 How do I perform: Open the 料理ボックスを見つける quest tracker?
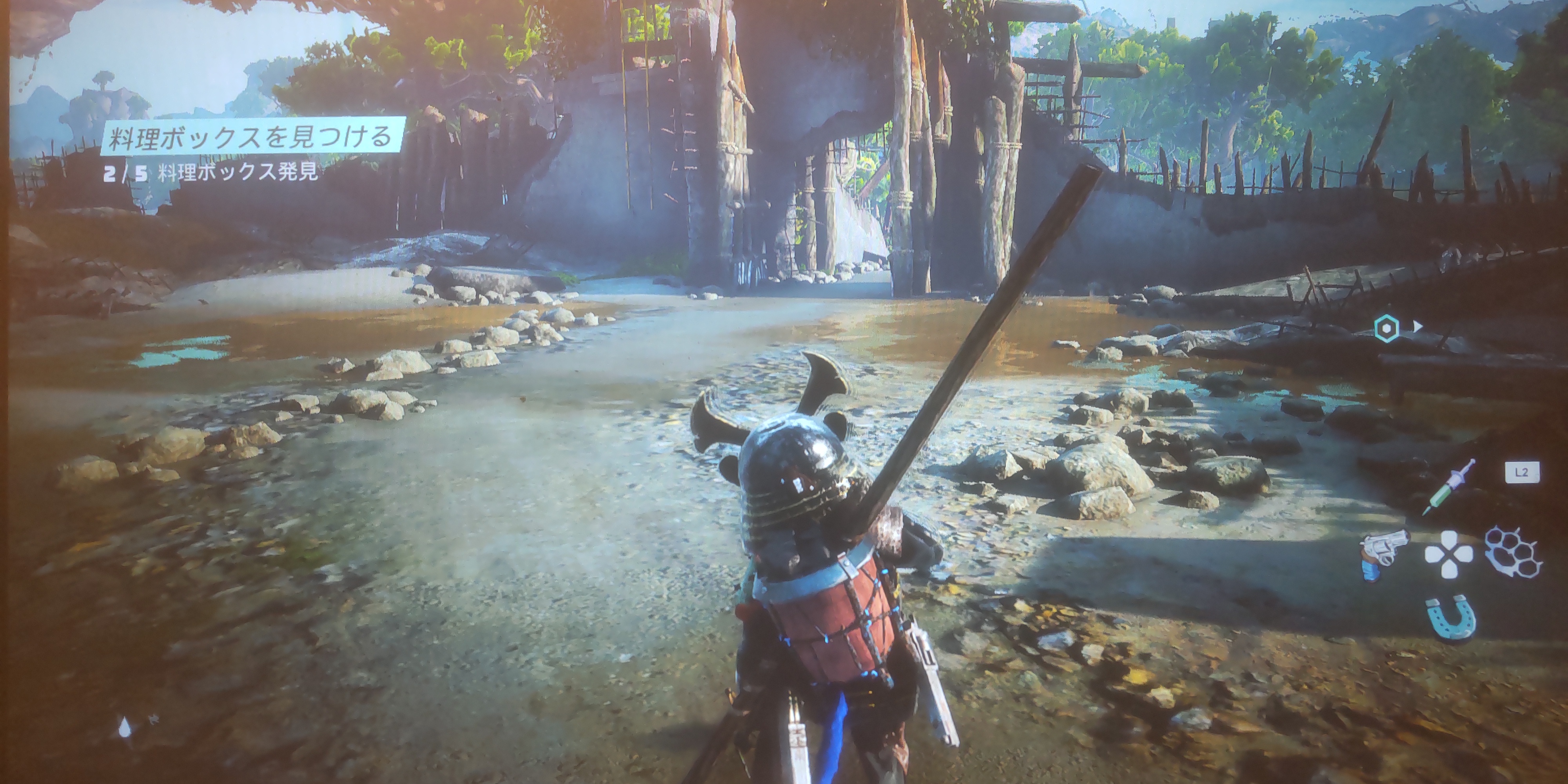click(x=251, y=137)
